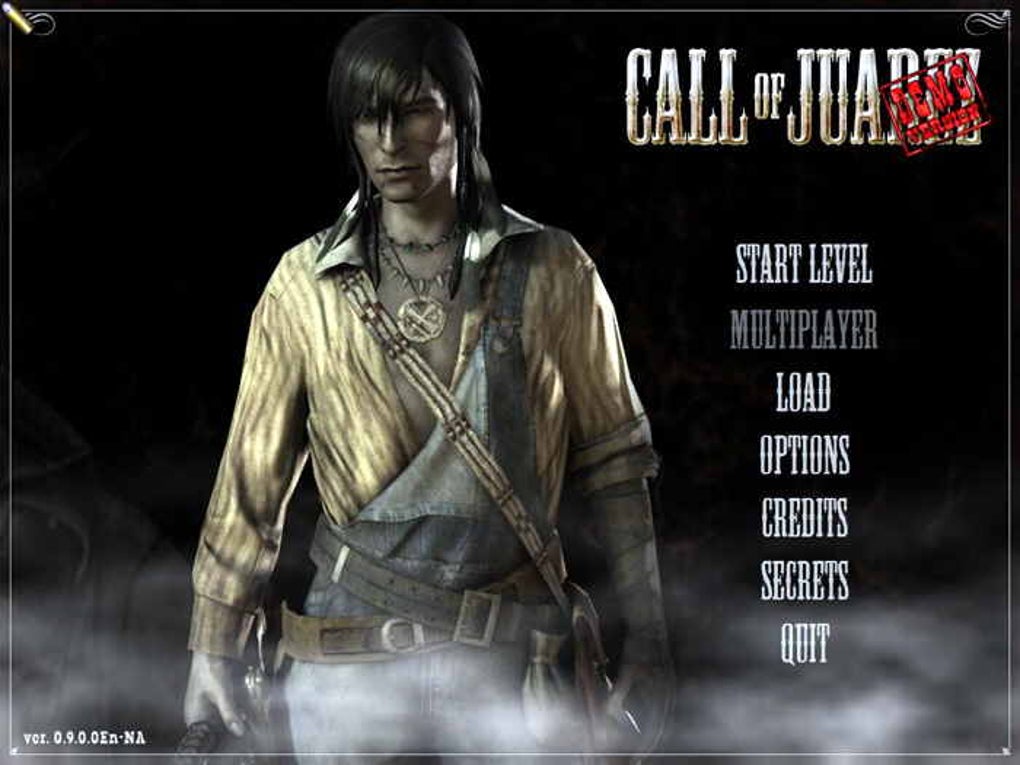Image resolution: width=1020 pixels, height=765 pixels.
Task: Show the game Credits
Action: click(804, 518)
